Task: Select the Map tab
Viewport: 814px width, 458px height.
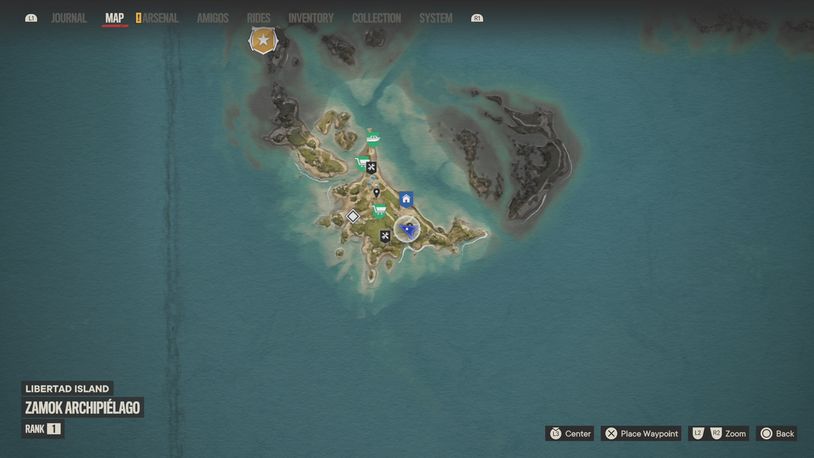Action: coord(115,18)
